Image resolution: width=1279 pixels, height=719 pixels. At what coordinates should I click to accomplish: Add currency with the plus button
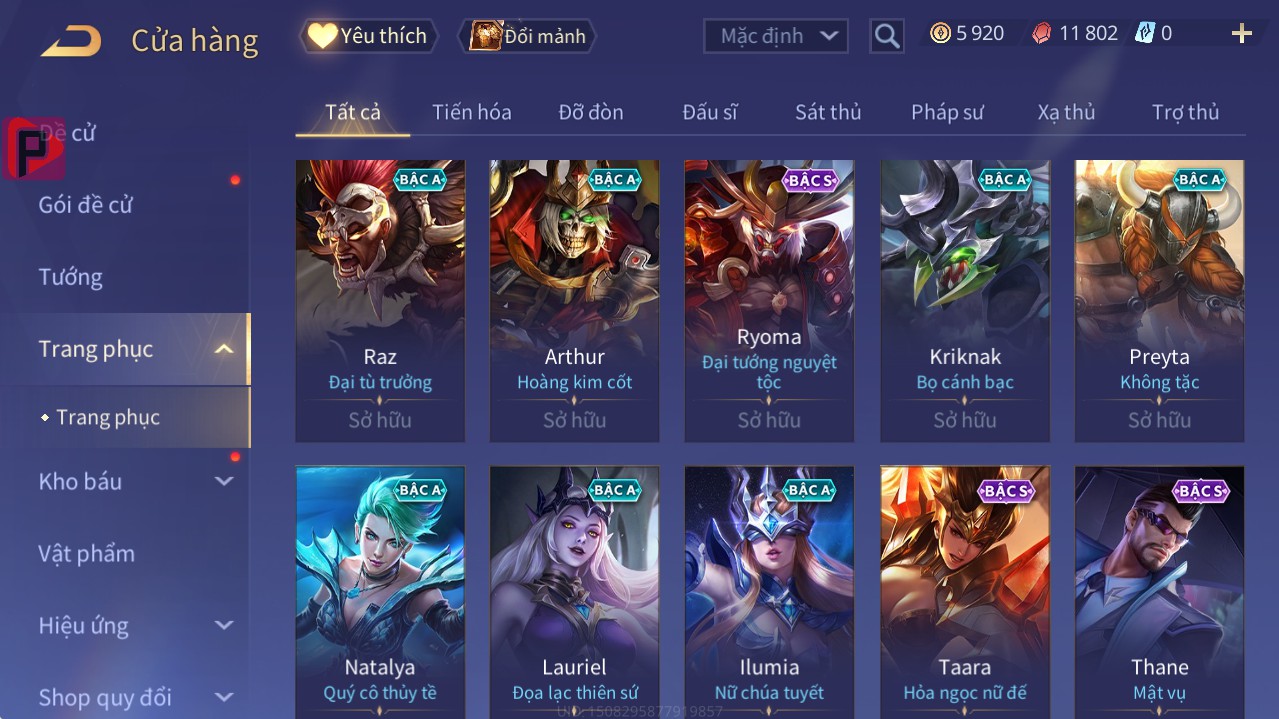(x=1241, y=34)
